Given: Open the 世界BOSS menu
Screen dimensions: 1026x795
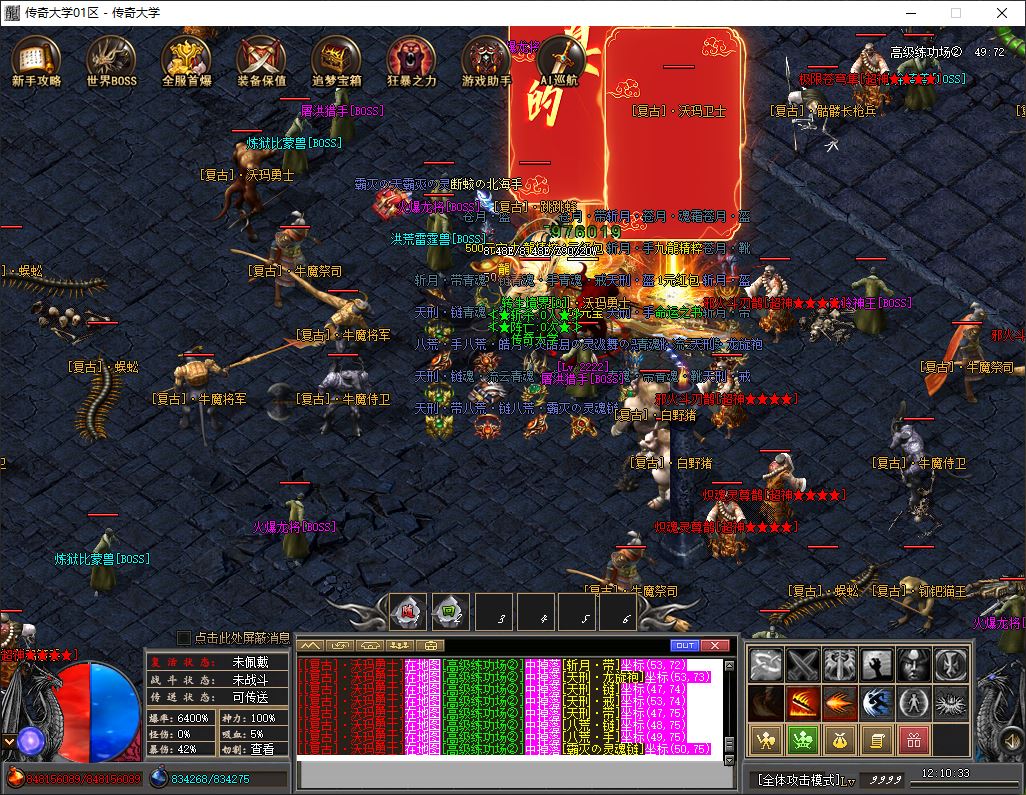Looking at the screenshot, I should [111, 61].
